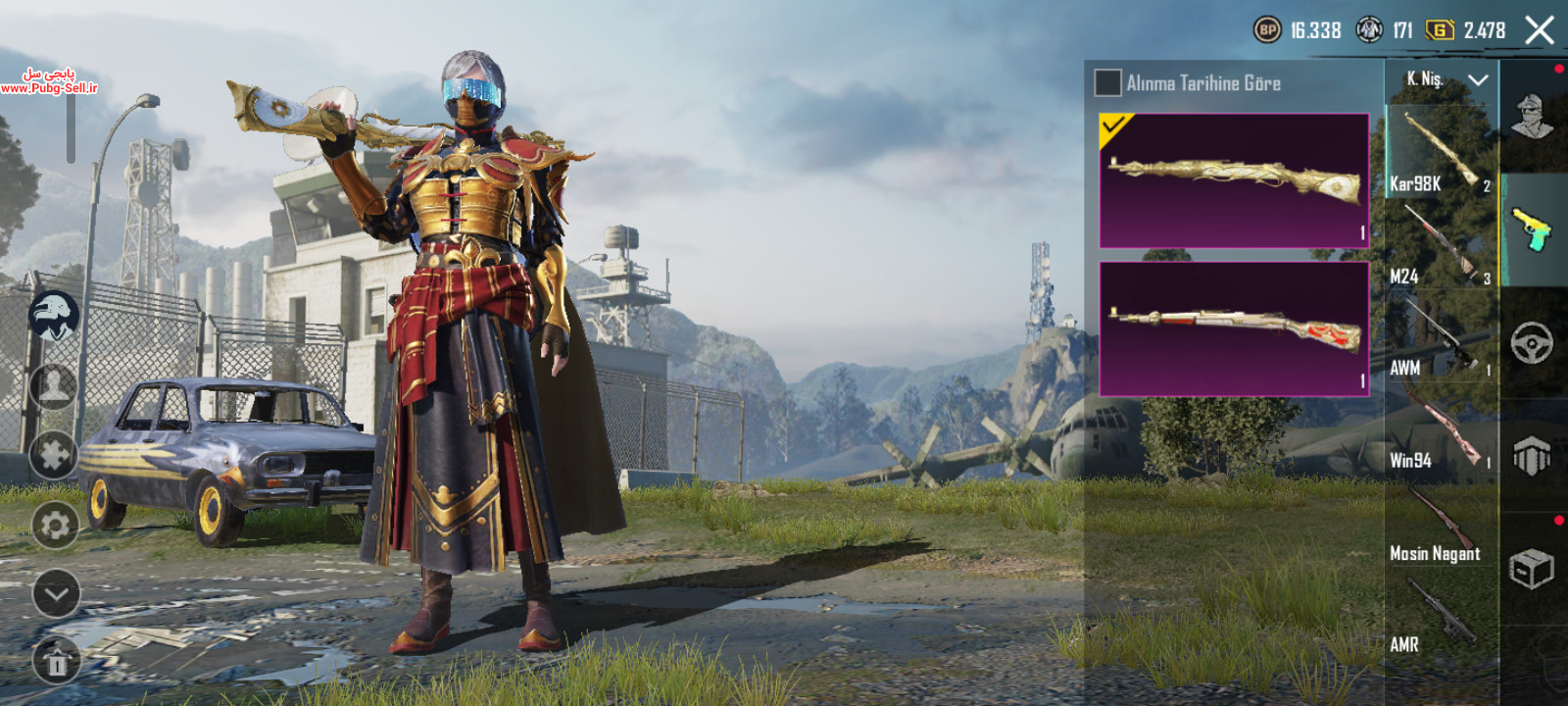Choose the red and white Kar98K skin
The image size is (1568, 706).
[x=1234, y=328]
